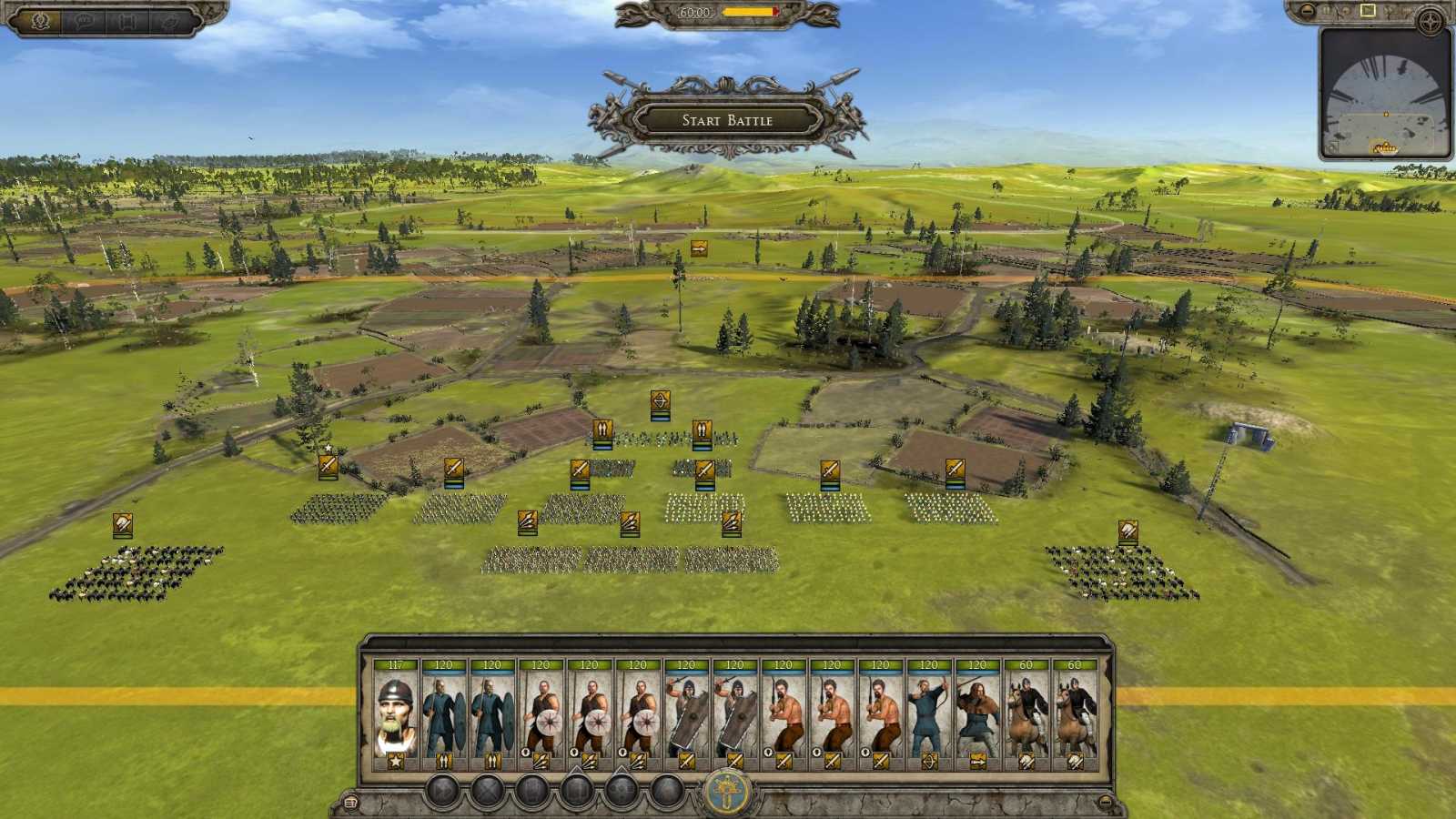1456x819 pixels.
Task: Select the scroll icon in the top-left bar
Action: click(x=127, y=20)
